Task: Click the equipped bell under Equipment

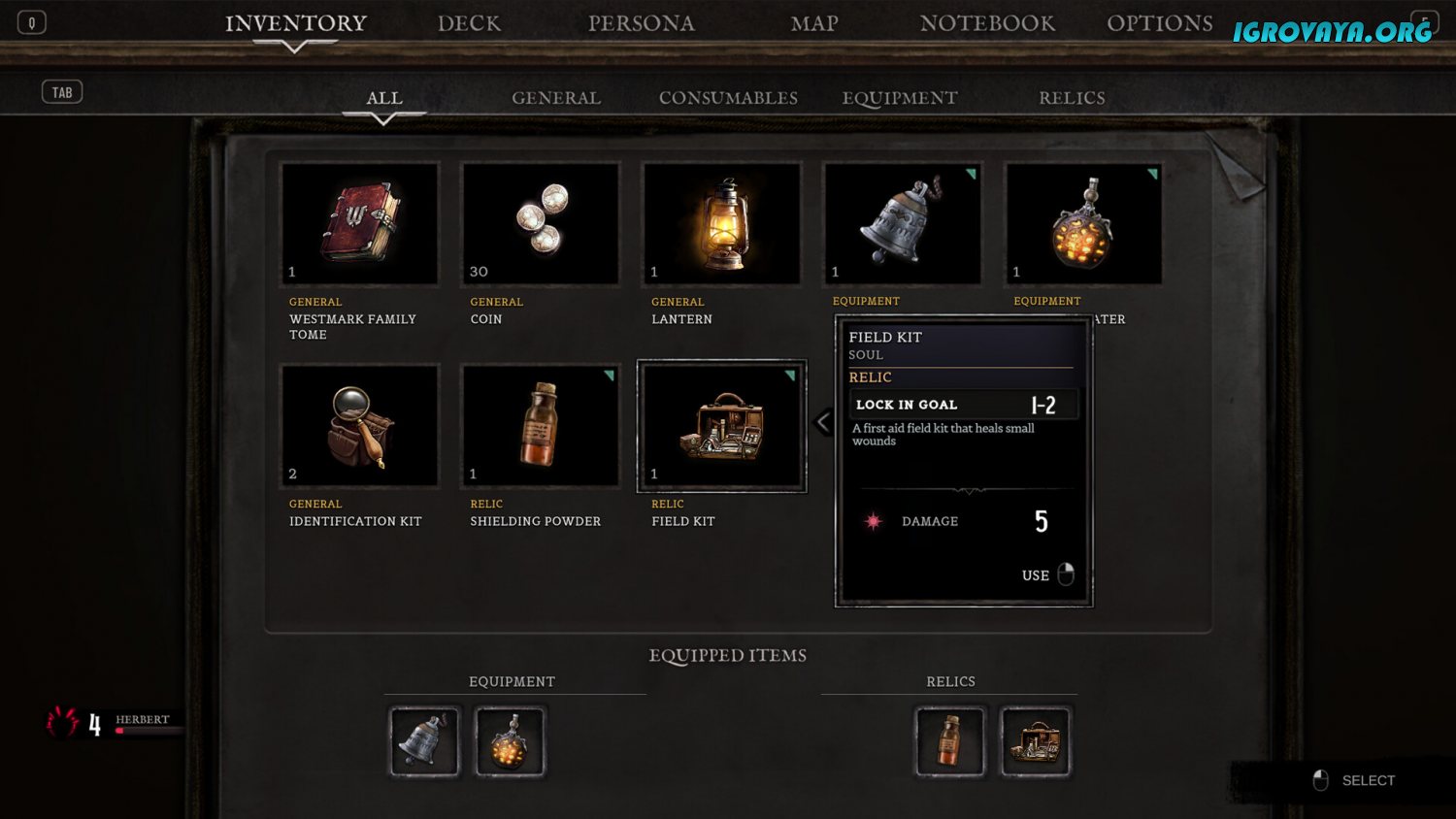Action: 424,742
